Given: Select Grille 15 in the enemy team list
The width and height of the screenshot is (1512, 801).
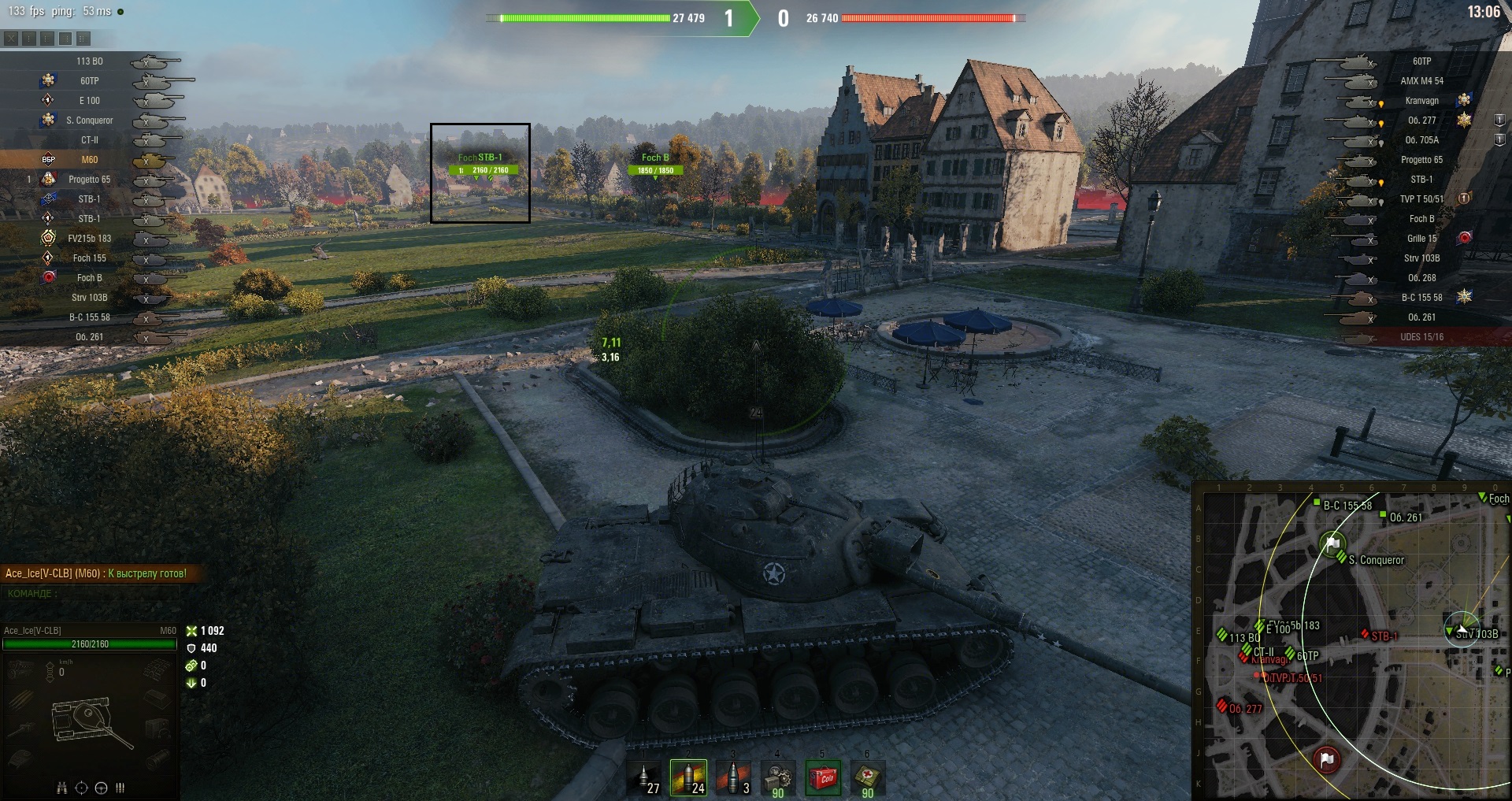Looking at the screenshot, I should point(1421,239).
